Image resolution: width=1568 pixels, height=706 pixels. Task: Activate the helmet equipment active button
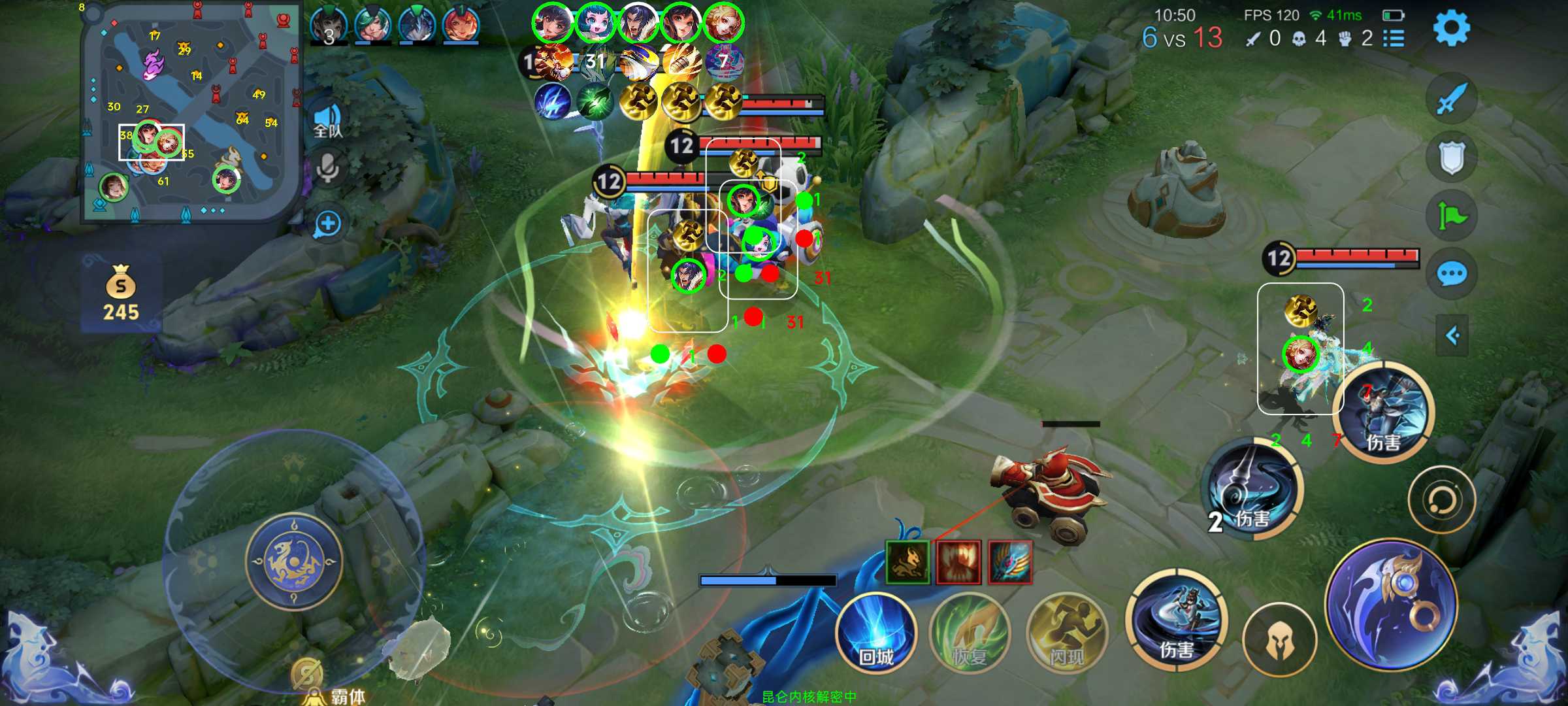[x=1279, y=639]
